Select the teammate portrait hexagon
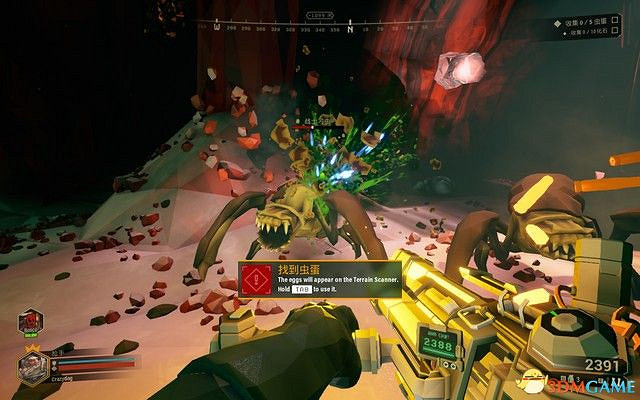 point(29,323)
